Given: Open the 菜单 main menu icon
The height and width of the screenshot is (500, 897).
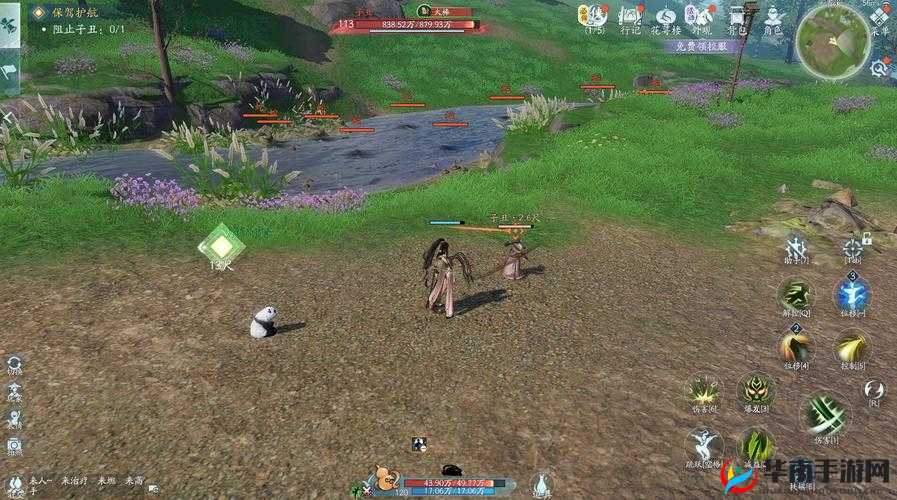Looking at the screenshot, I should point(880,17).
